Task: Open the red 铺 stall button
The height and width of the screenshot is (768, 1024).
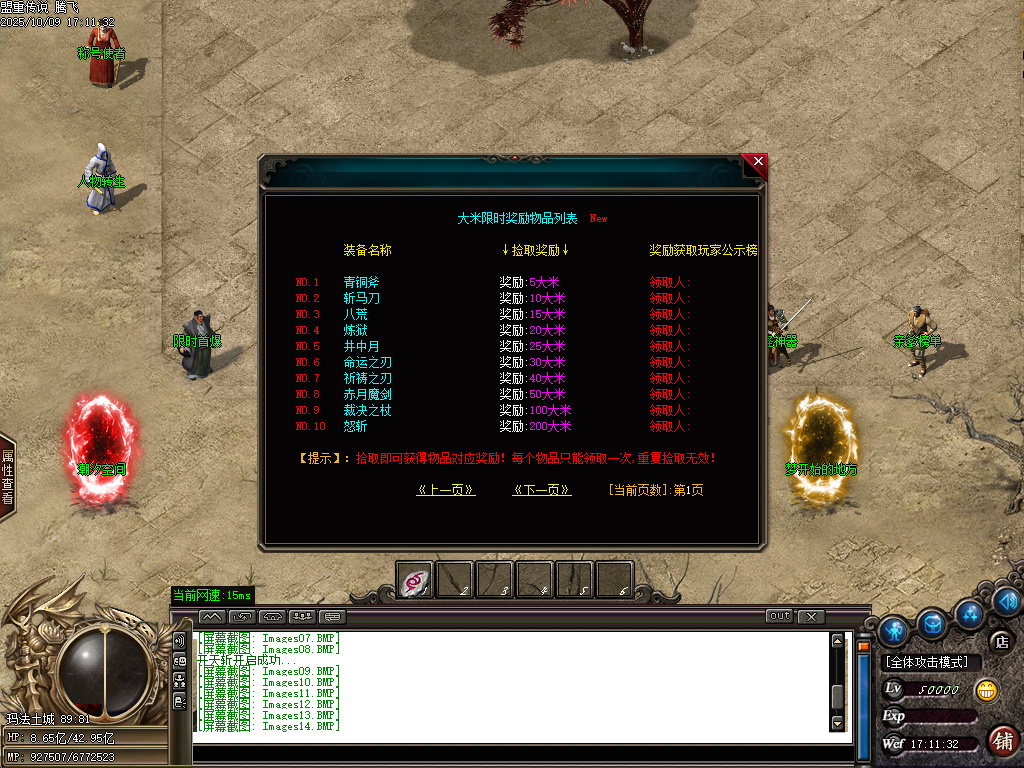Action: pos(1002,741)
